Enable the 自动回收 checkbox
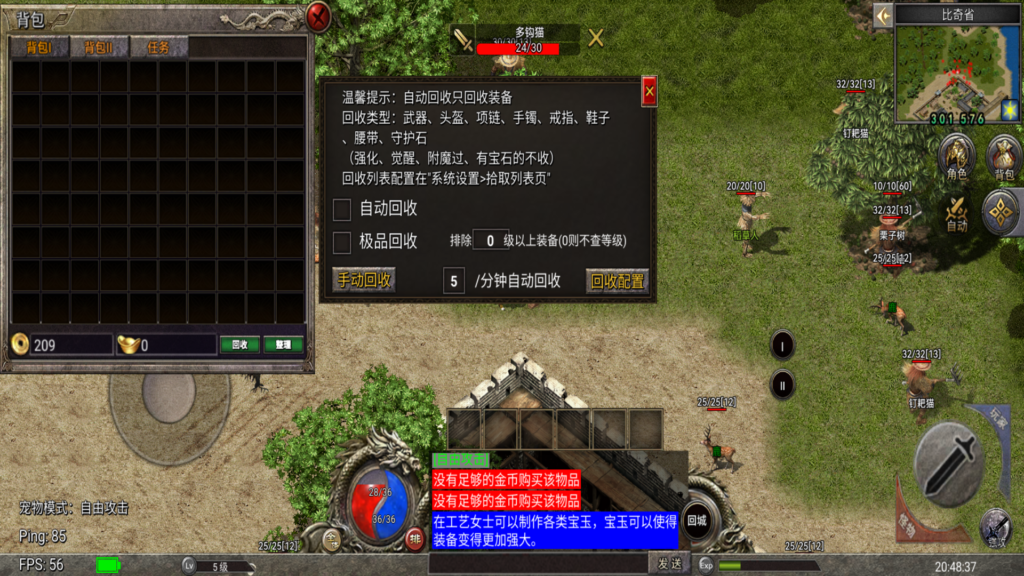This screenshot has width=1024, height=576. tap(342, 209)
